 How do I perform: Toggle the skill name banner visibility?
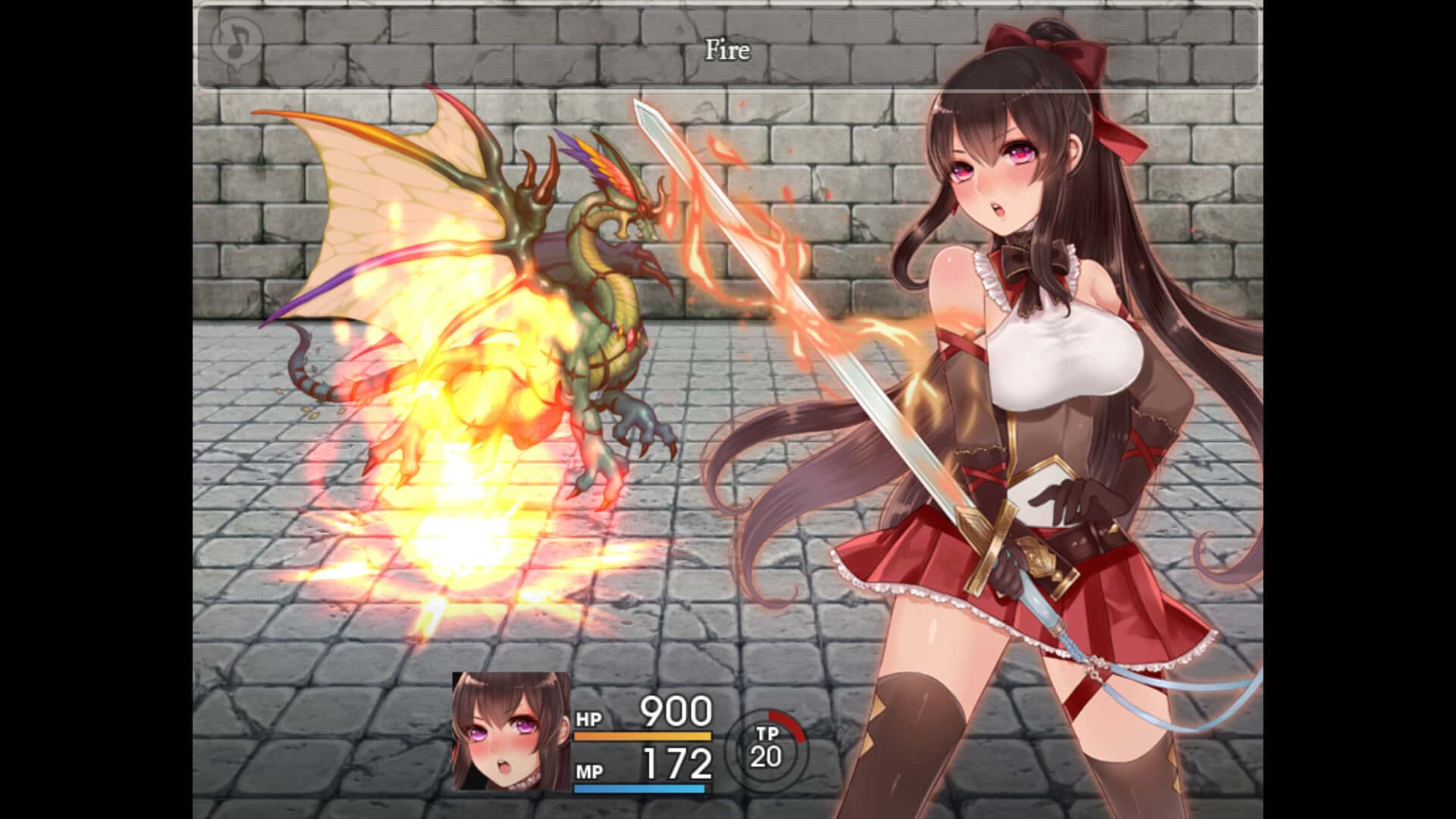(728, 49)
